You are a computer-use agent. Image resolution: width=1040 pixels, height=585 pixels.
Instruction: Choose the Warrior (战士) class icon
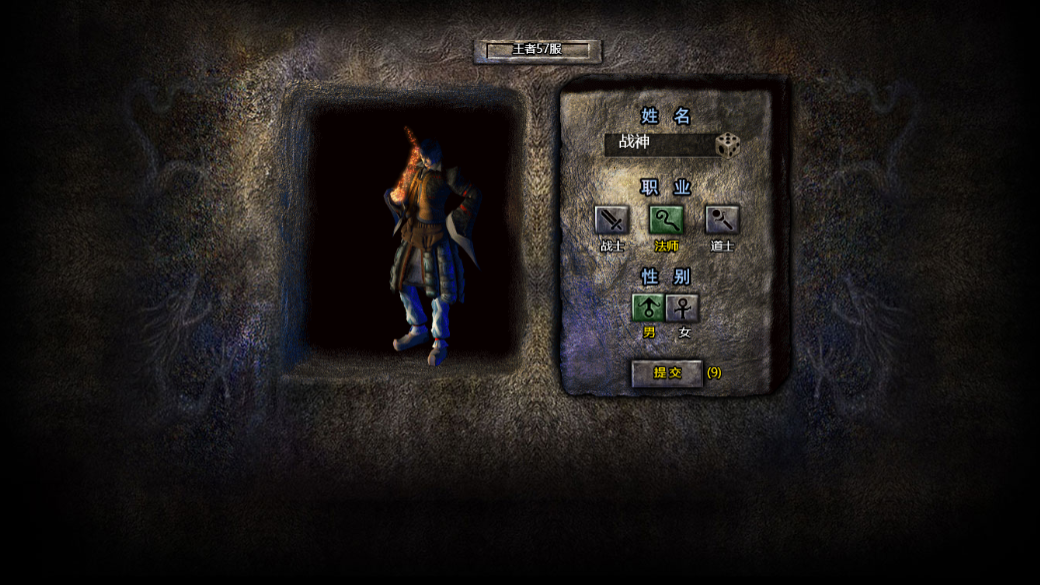[x=611, y=220]
